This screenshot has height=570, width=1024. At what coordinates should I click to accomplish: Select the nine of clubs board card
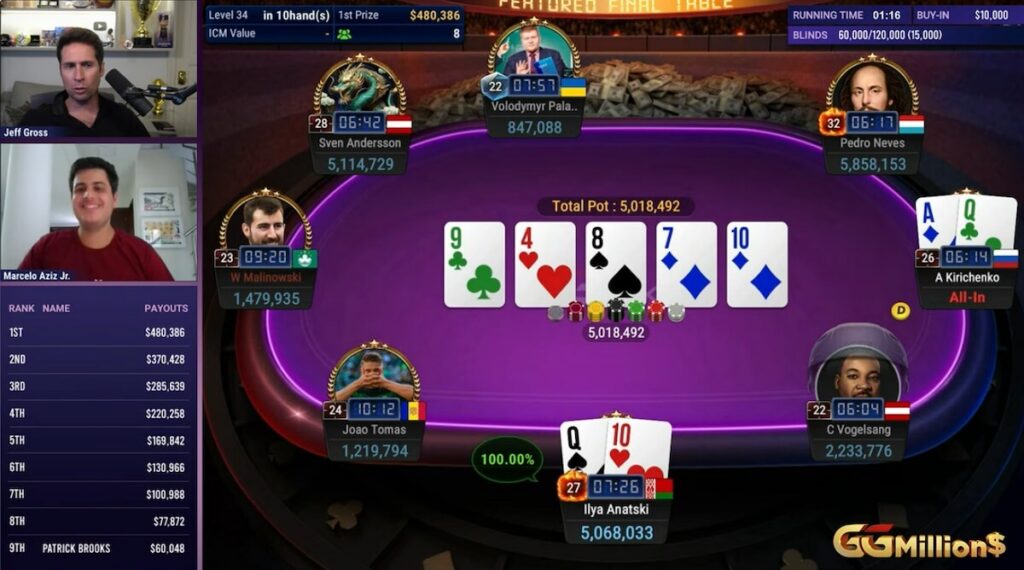[x=474, y=264]
